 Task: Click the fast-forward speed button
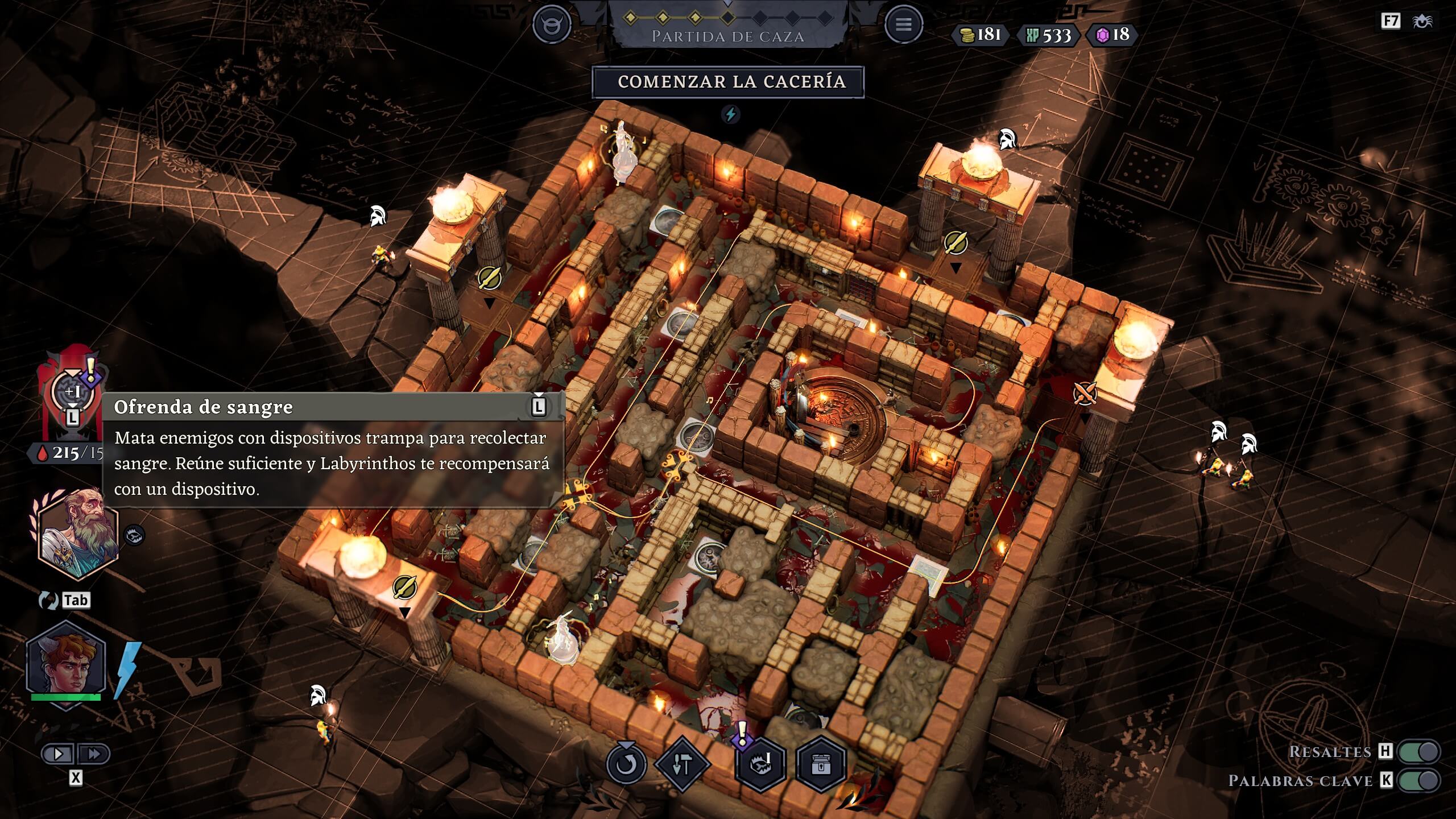coord(94,754)
